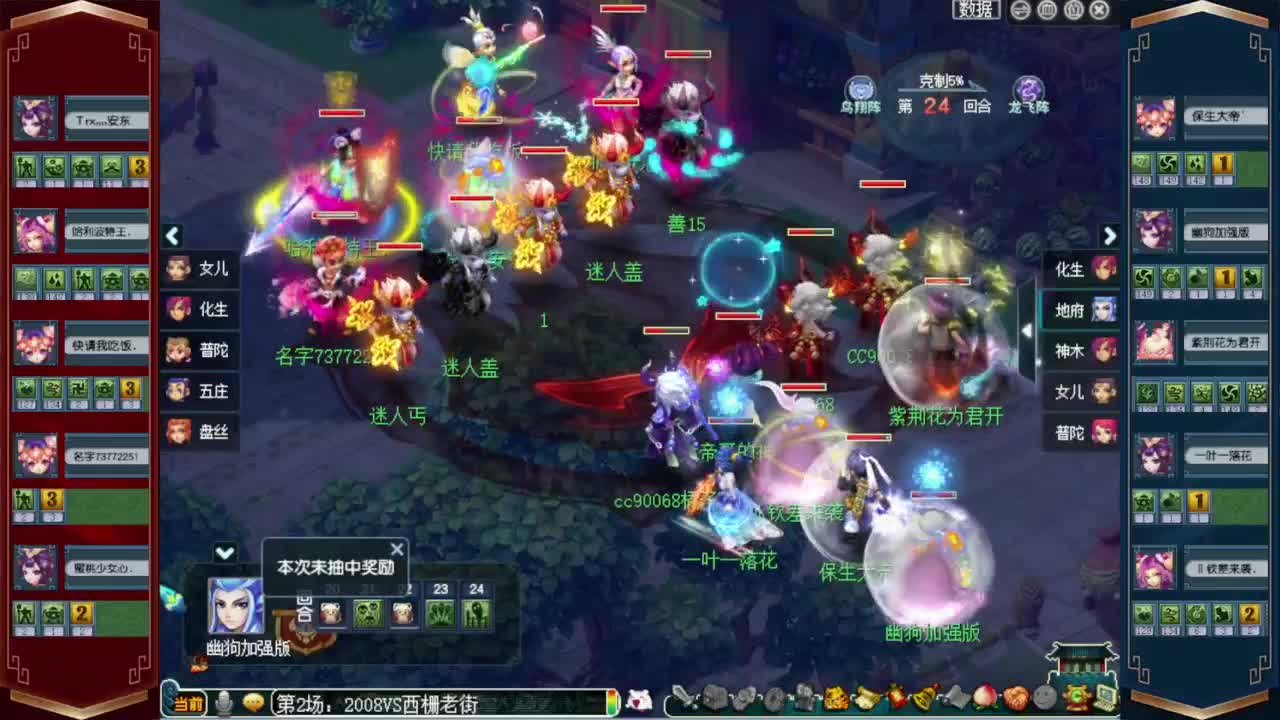The width and height of the screenshot is (1280, 720).
Task: Collapse the left faction menu with the left arrow
Action: (172, 236)
